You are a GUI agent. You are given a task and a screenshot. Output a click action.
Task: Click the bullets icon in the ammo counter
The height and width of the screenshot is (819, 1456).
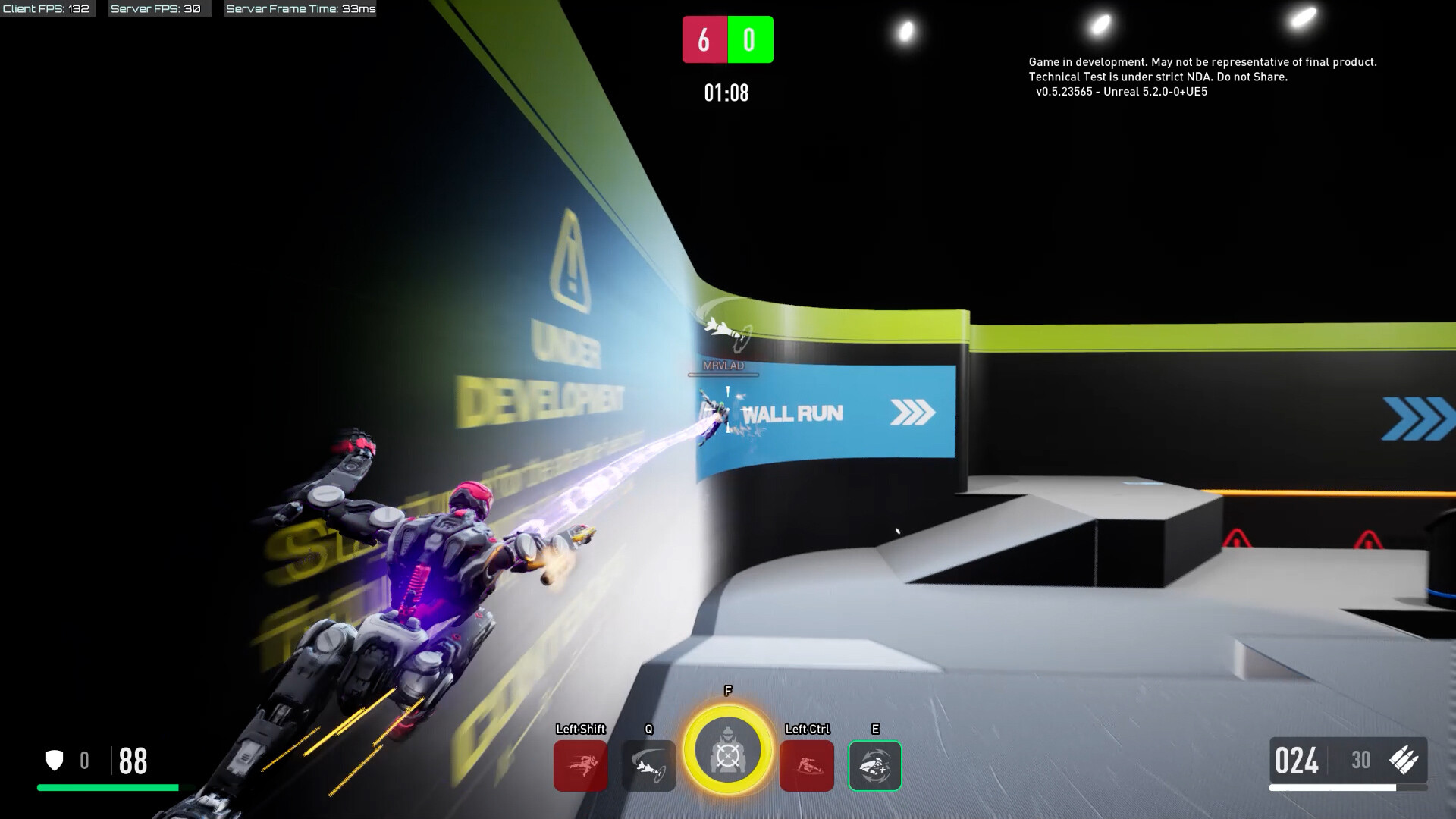pyautogui.click(x=1404, y=760)
